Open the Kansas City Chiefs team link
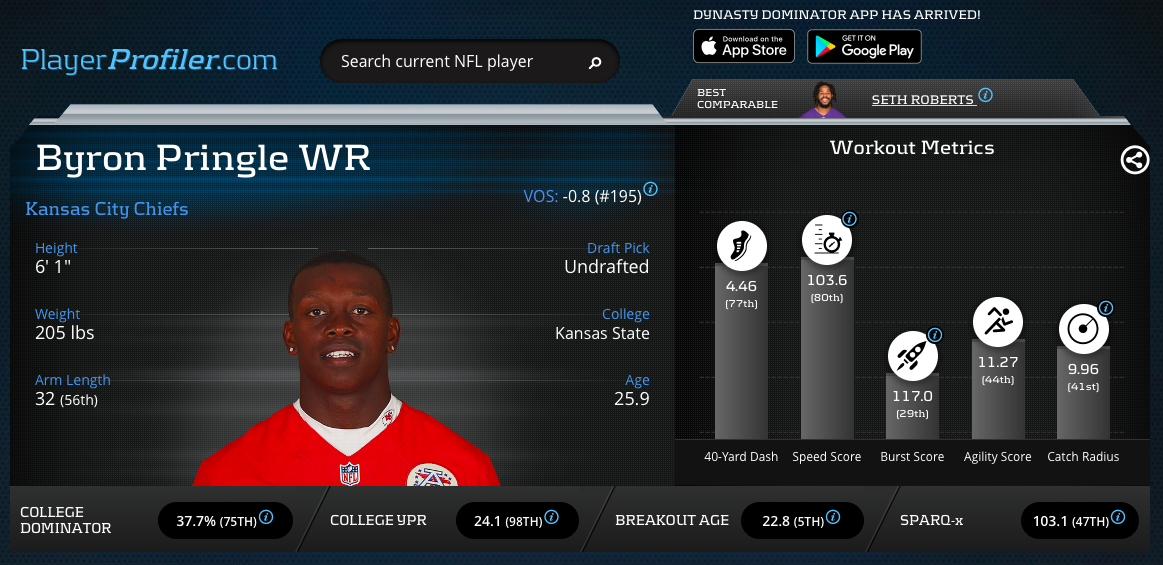Screen dimensions: 1163x565 point(107,209)
